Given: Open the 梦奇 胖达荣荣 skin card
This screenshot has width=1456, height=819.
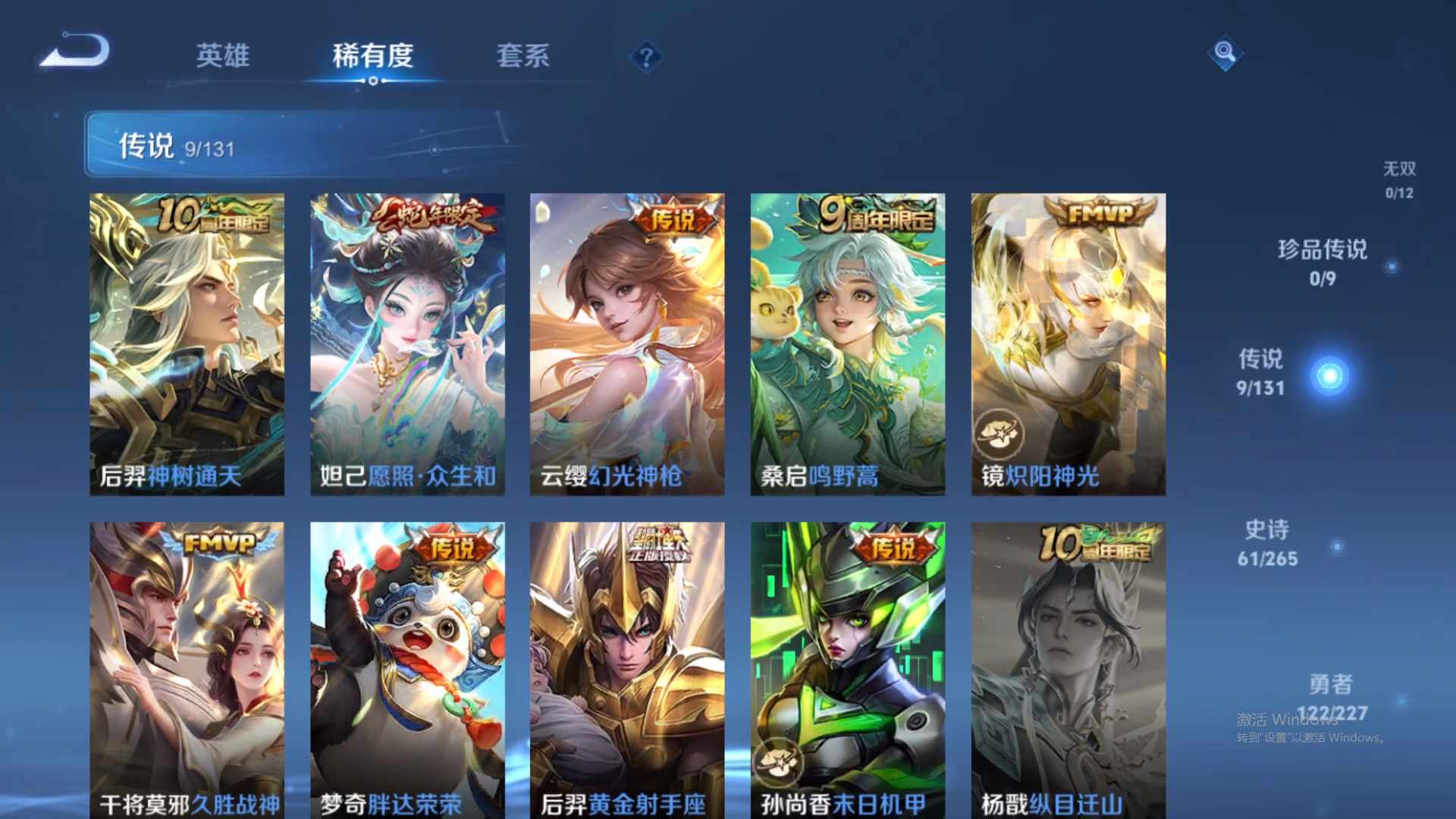Looking at the screenshot, I should [x=407, y=670].
